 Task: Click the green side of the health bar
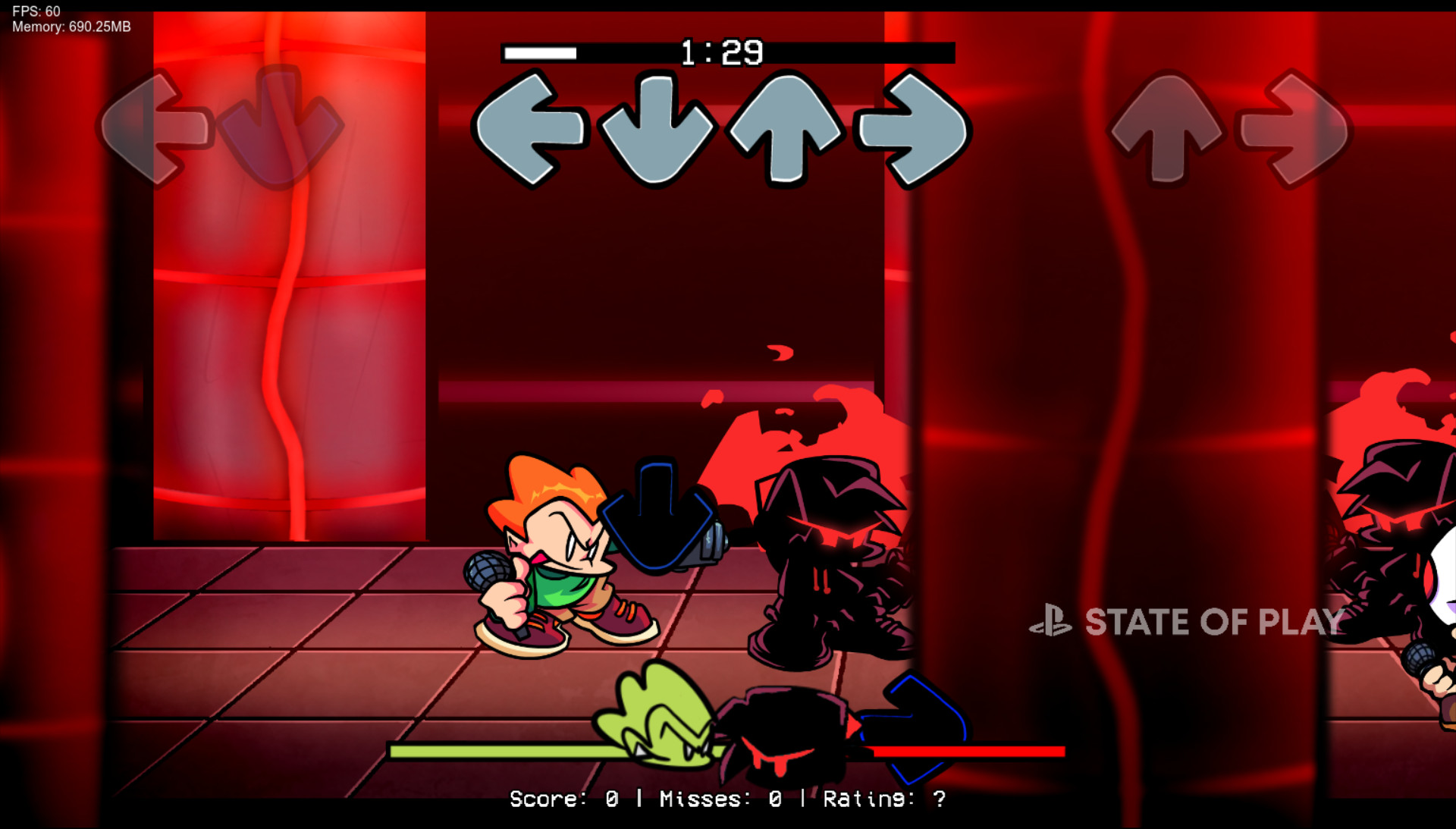pos(500,750)
